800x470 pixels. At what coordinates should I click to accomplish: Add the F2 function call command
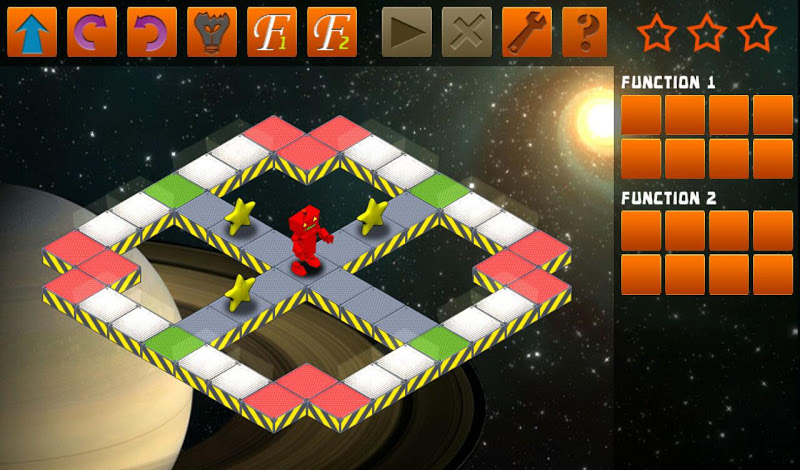tap(332, 32)
